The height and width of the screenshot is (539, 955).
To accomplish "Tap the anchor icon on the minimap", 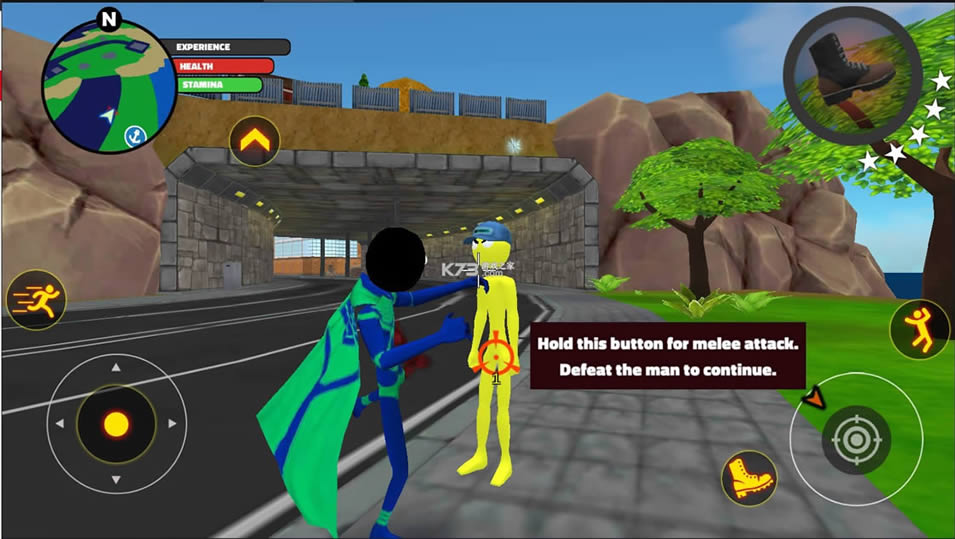I will point(133,134).
